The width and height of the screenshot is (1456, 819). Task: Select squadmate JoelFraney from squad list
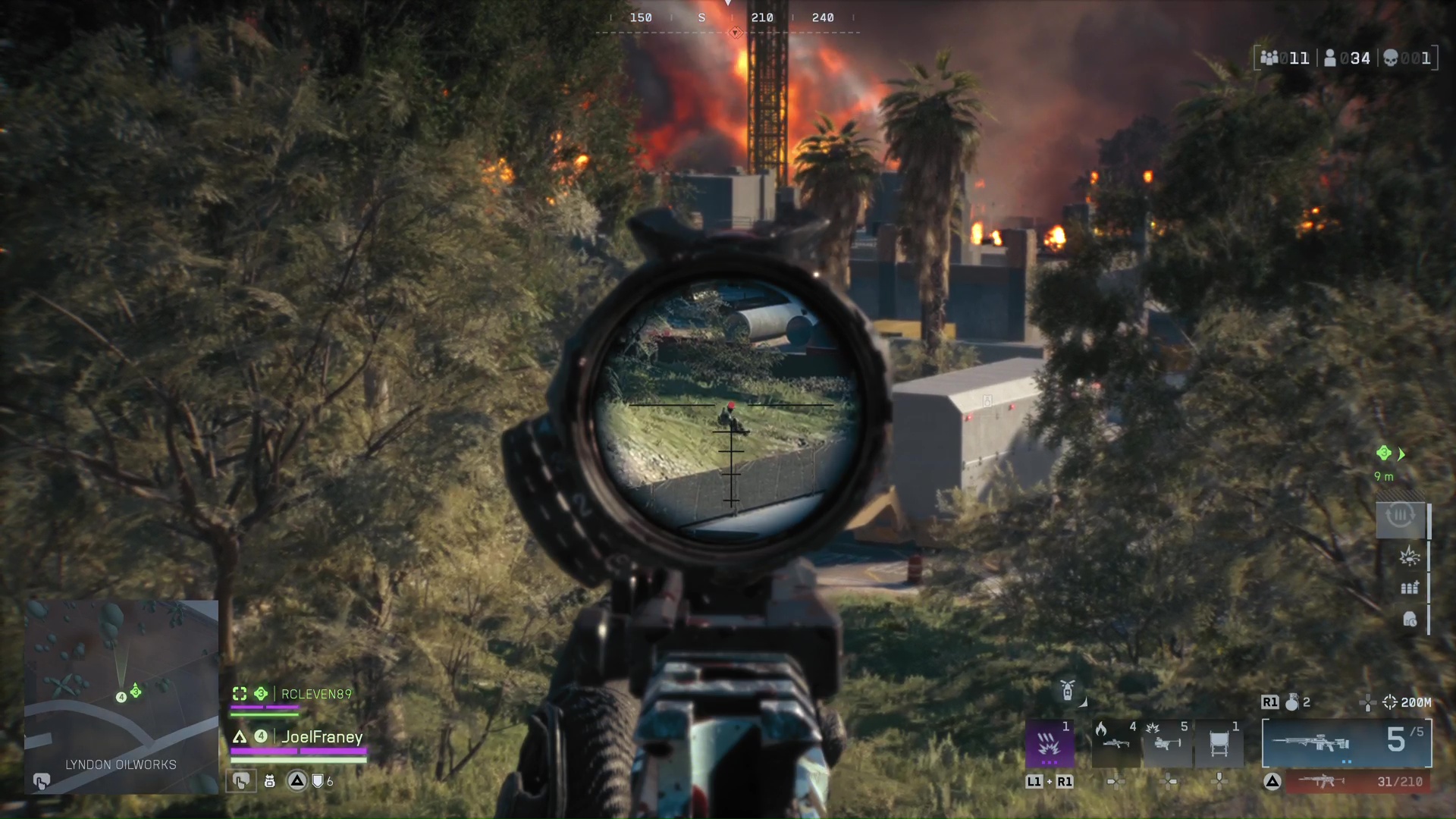click(324, 736)
